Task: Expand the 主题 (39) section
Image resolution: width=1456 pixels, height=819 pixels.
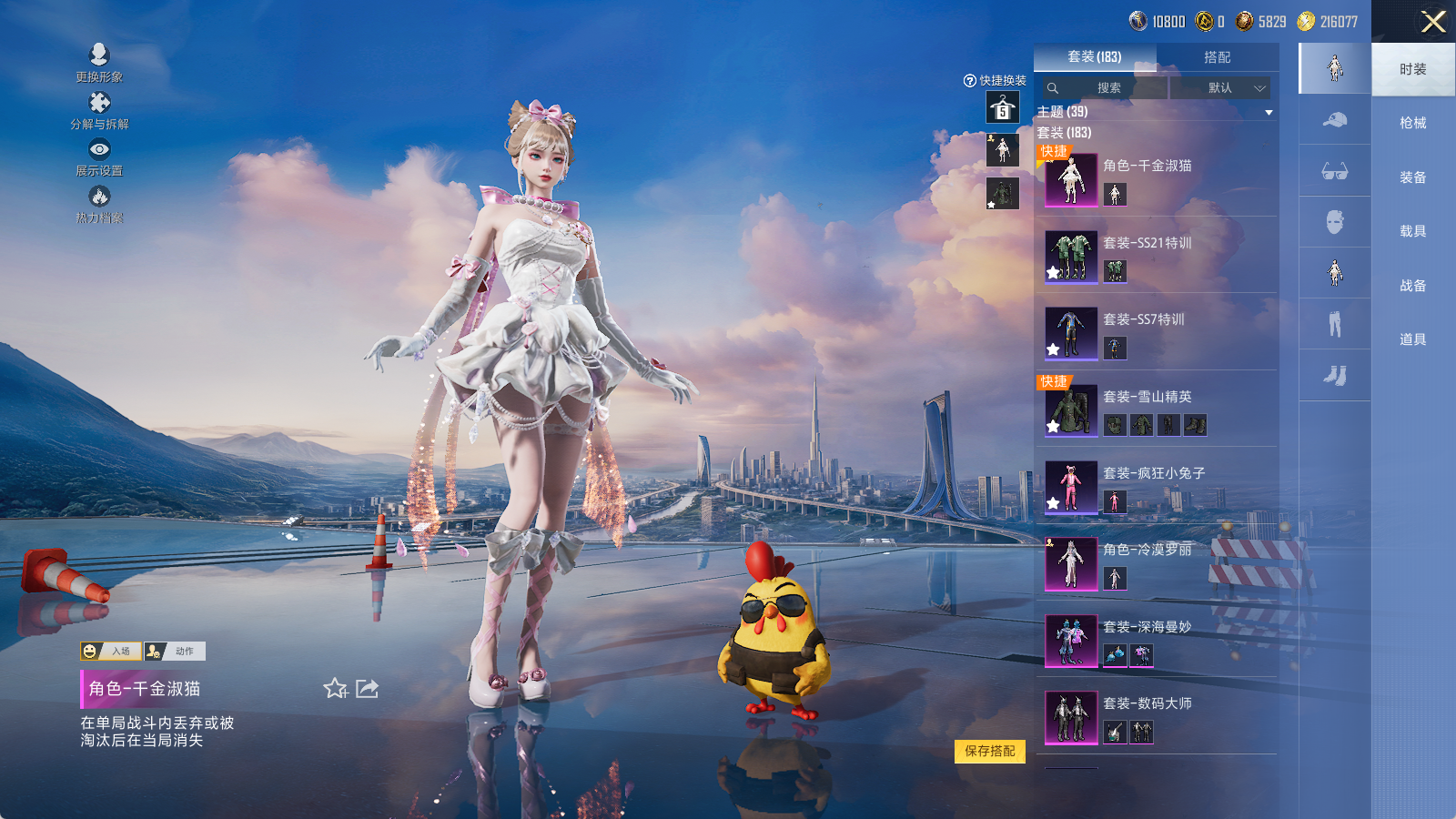Action: [x=1269, y=112]
